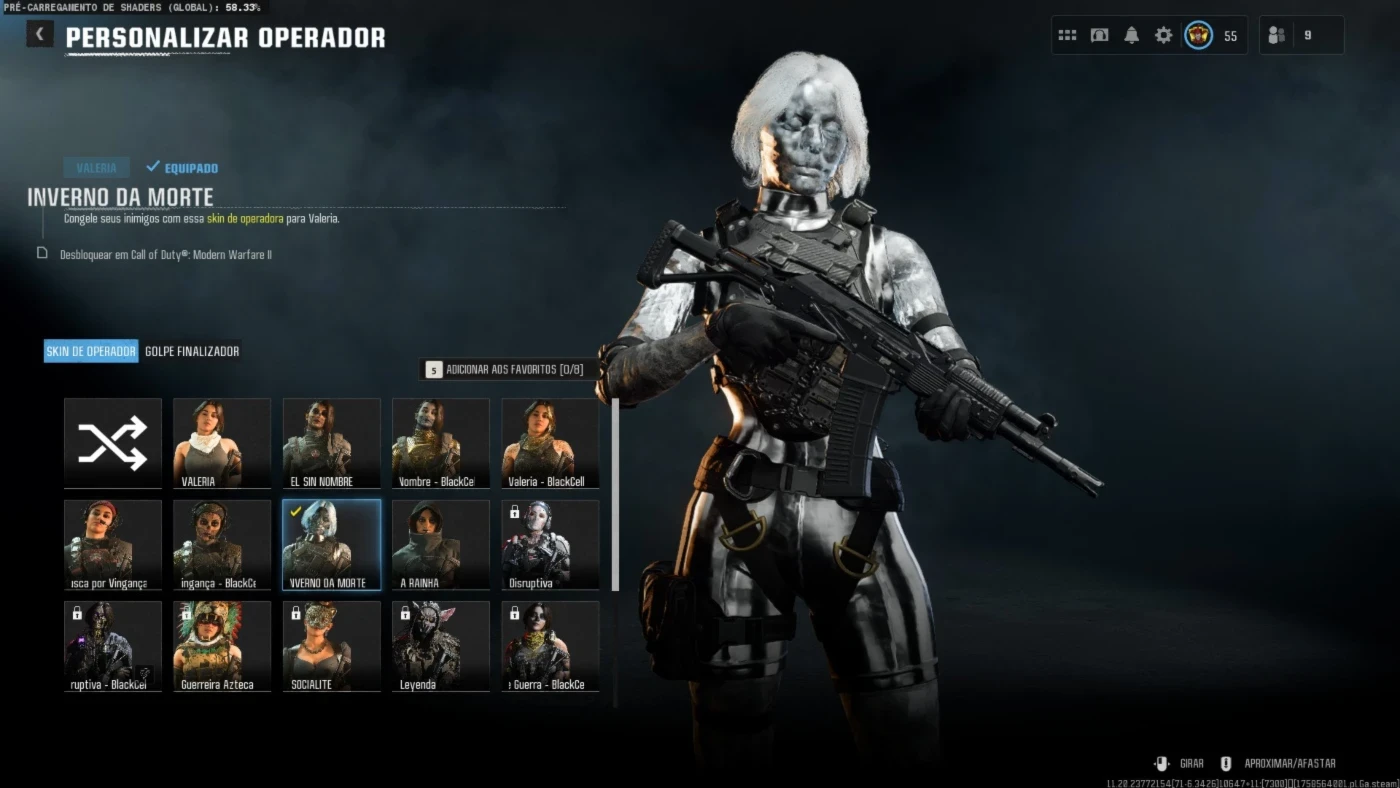Select the A Rainha skin

(x=441, y=545)
